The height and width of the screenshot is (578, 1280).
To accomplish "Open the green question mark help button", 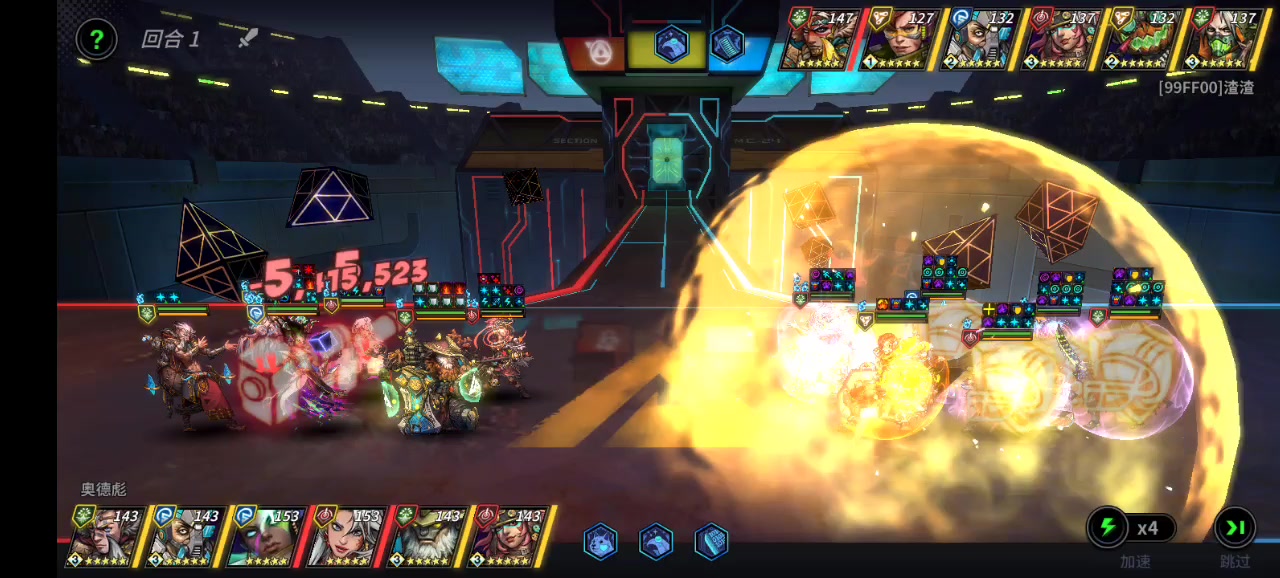I will coord(96,40).
